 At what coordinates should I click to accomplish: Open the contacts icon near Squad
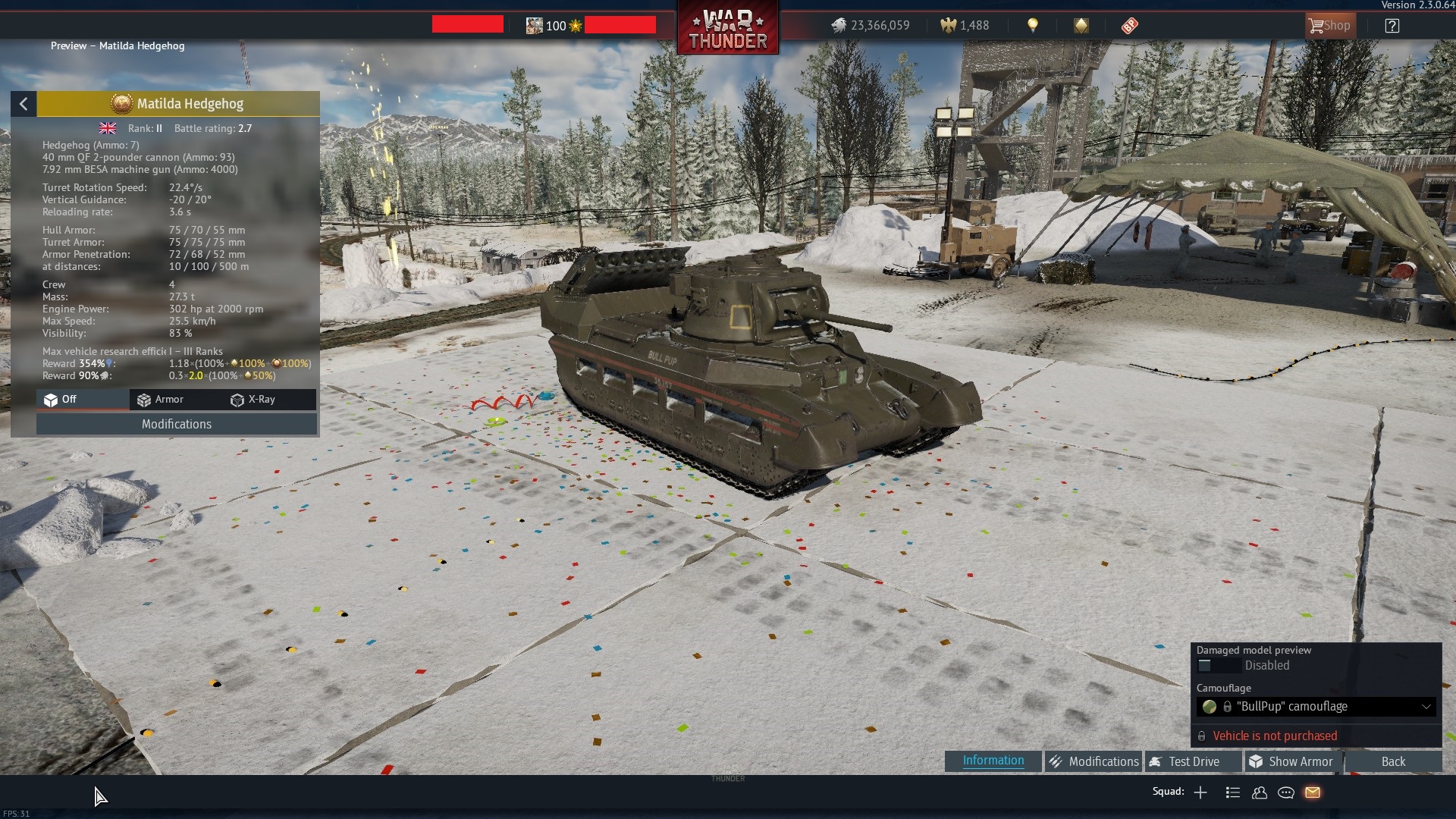[x=1260, y=792]
